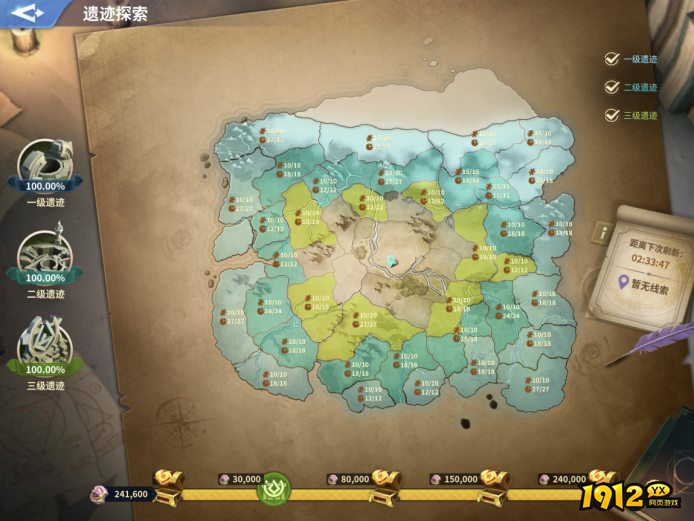Select the cyan location marker at map center
The image size is (694, 521).
[x=392, y=261]
